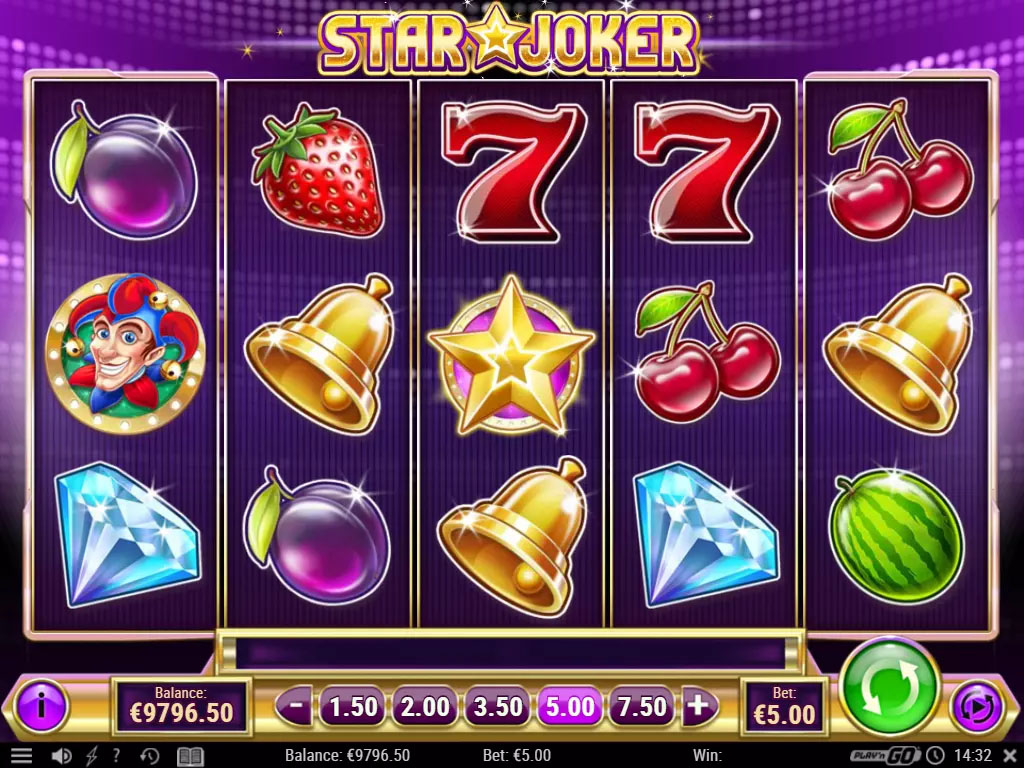Image resolution: width=1024 pixels, height=768 pixels.
Task: Open the hamburger menu in the bottom bar
Action: point(21,756)
